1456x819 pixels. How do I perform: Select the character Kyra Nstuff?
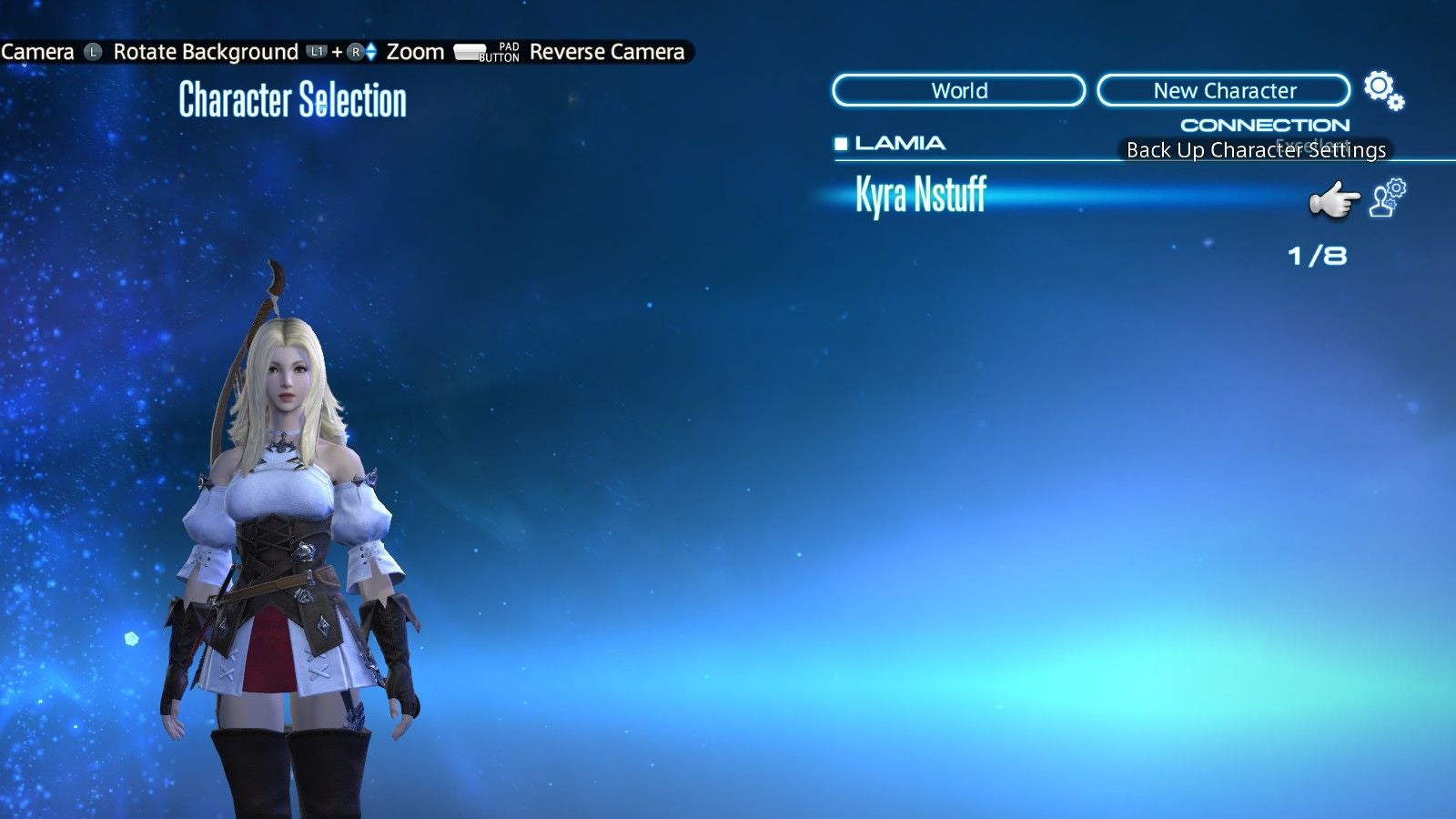click(x=921, y=195)
